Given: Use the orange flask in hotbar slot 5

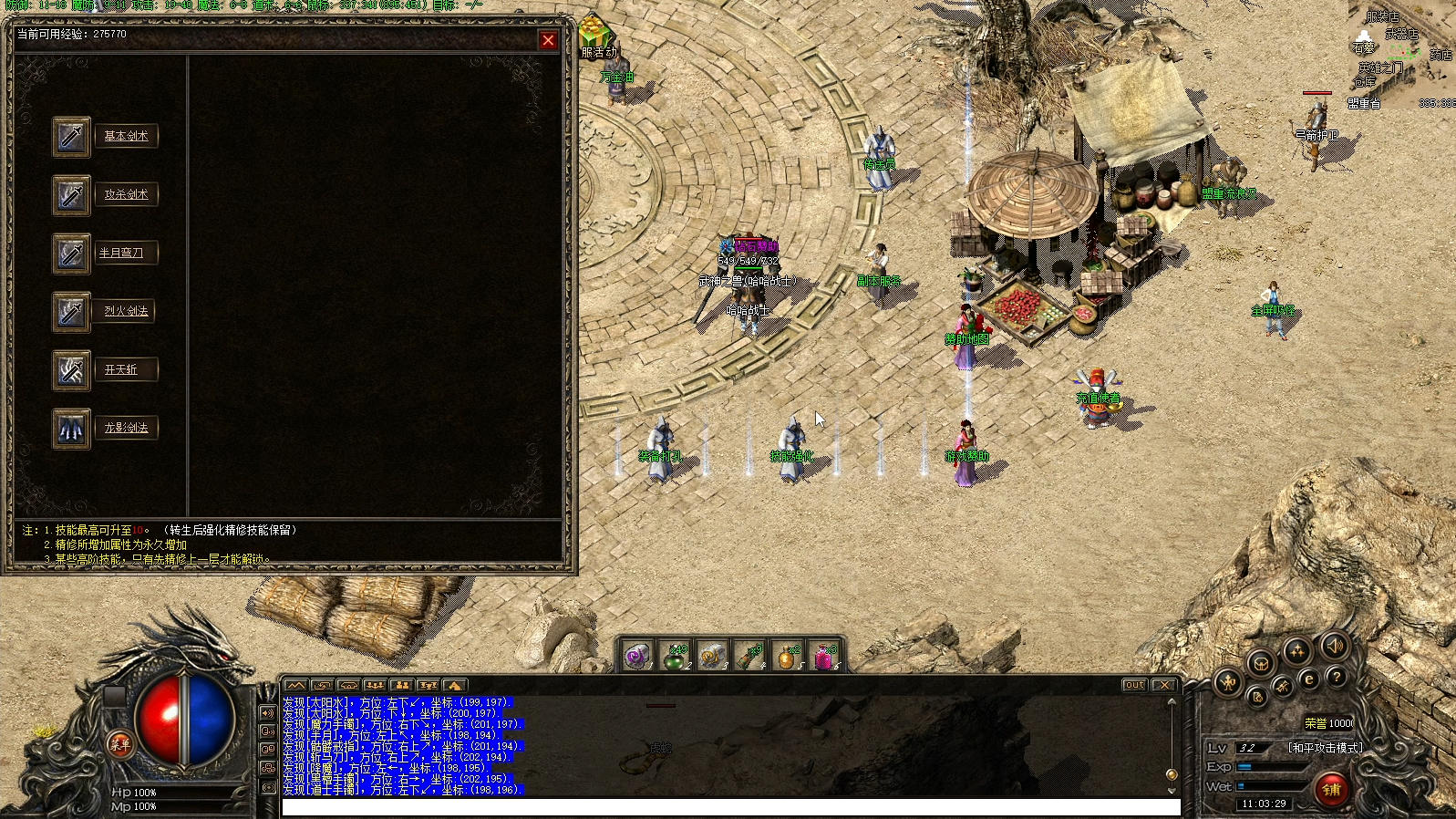Looking at the screenshot, I should tap(787, 656).
